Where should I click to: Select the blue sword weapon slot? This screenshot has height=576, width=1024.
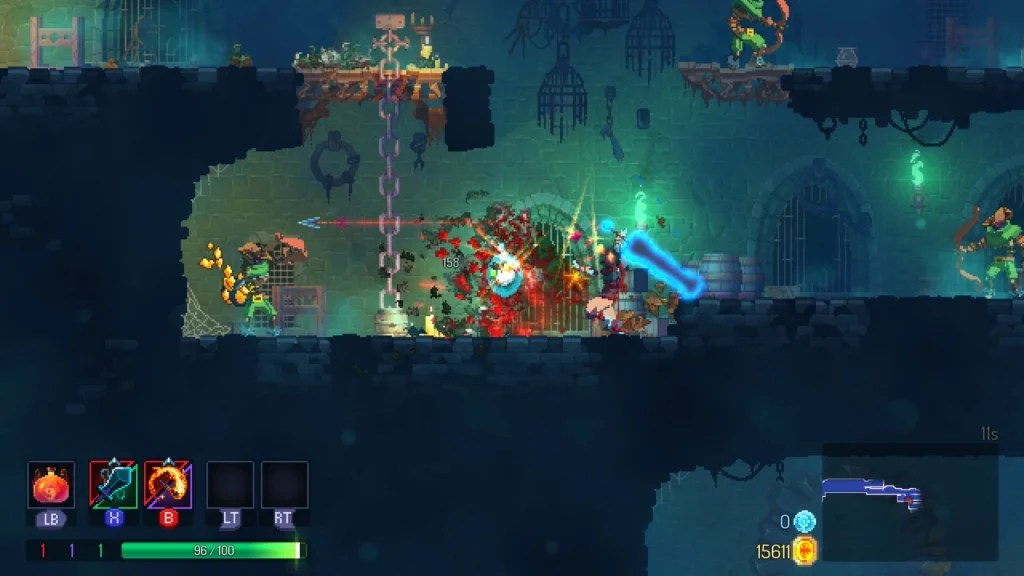tap(113, 485)
